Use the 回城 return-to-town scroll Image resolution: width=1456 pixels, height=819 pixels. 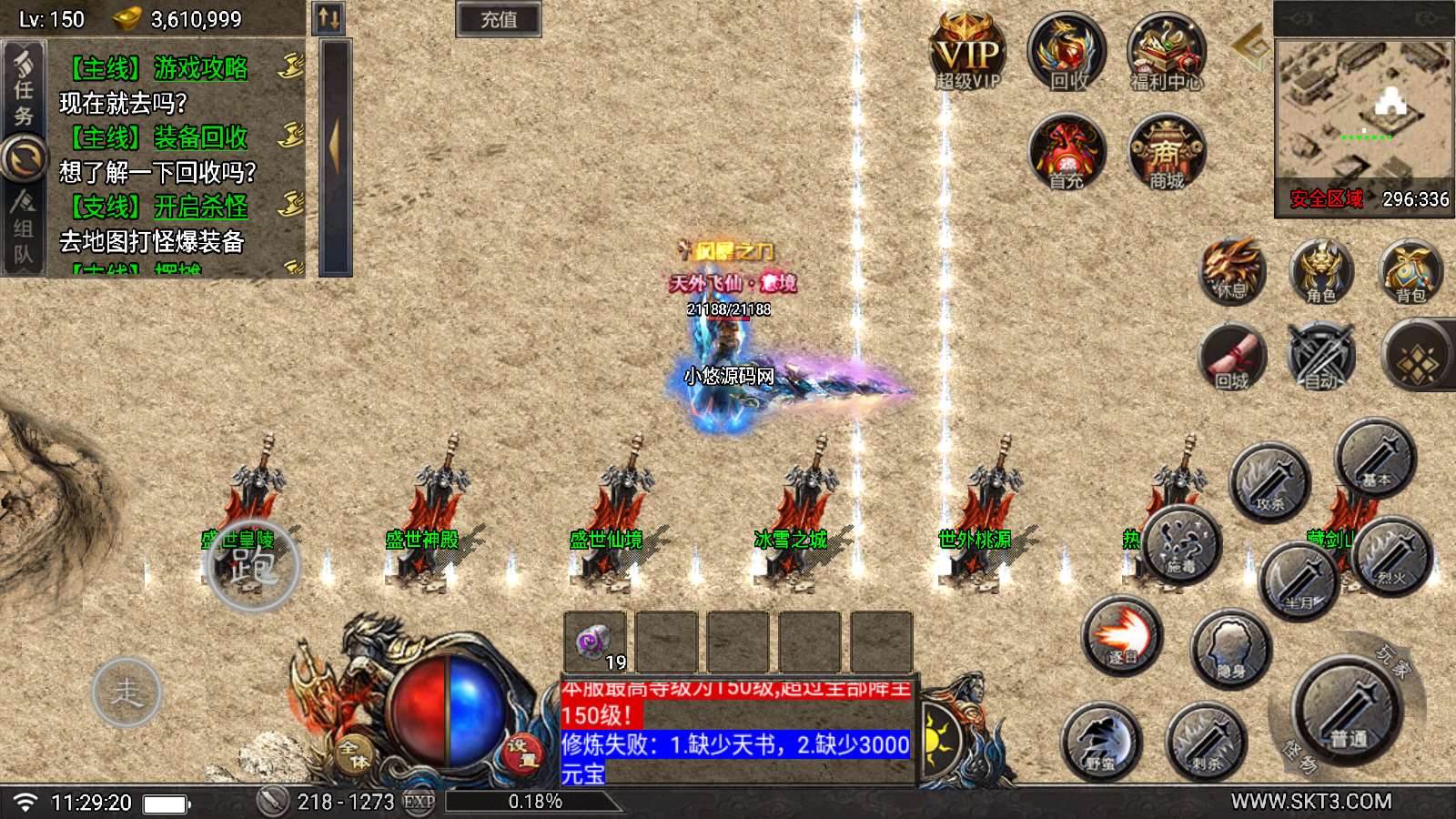tap(1232, 358)
